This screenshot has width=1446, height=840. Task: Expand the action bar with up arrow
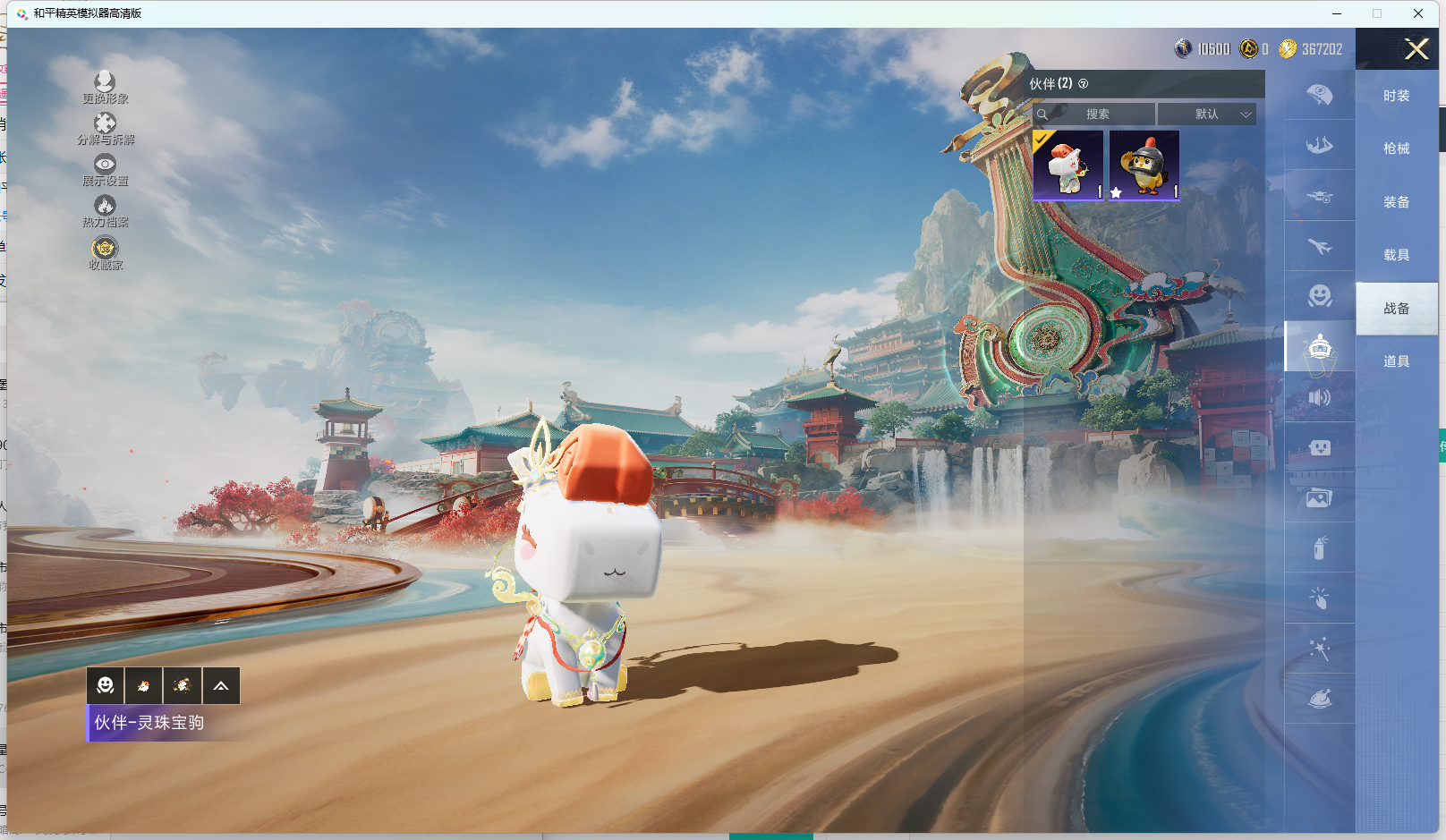click(x=221, y=686)
